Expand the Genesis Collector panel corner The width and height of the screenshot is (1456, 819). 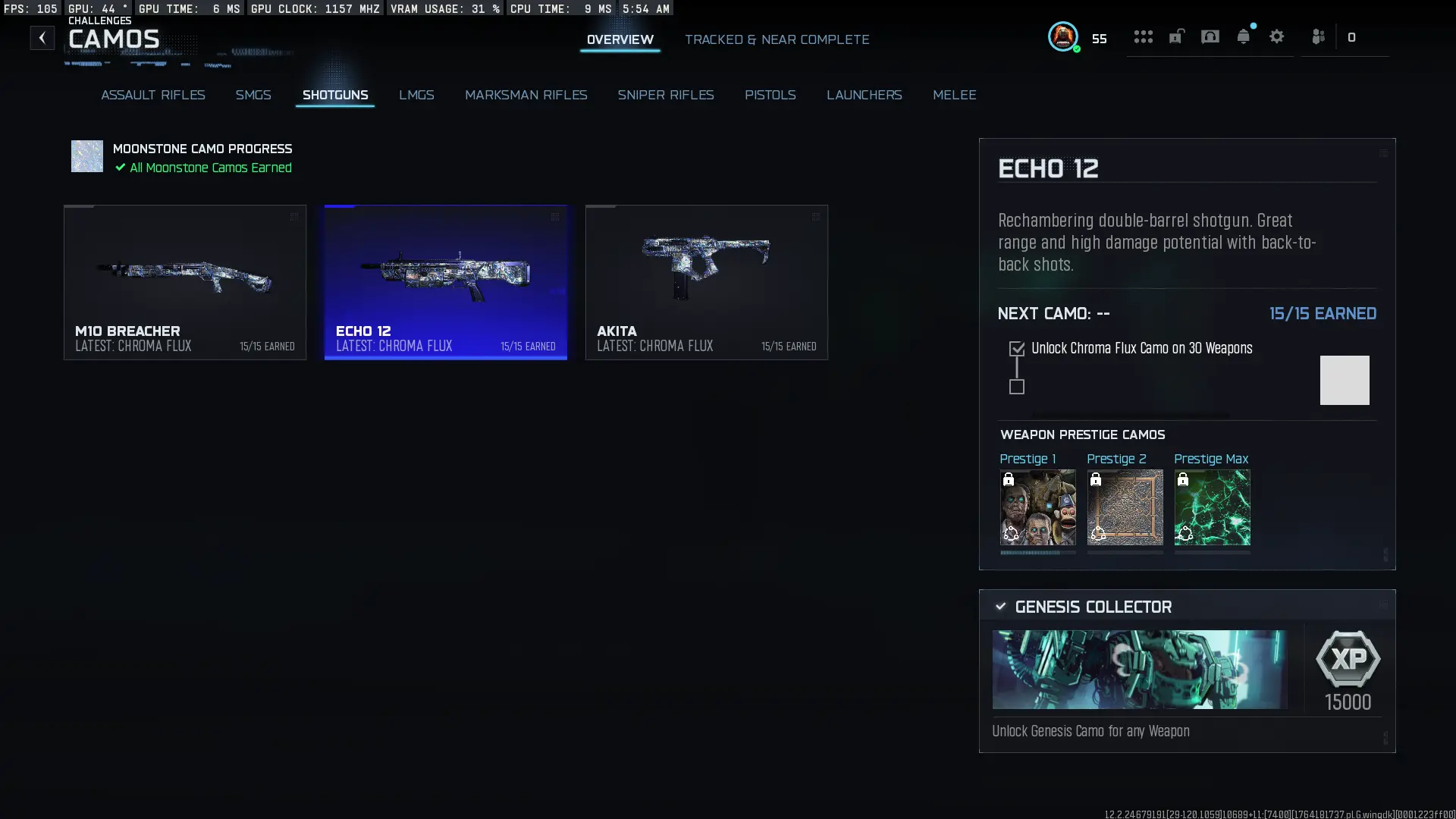(1383, 604)
